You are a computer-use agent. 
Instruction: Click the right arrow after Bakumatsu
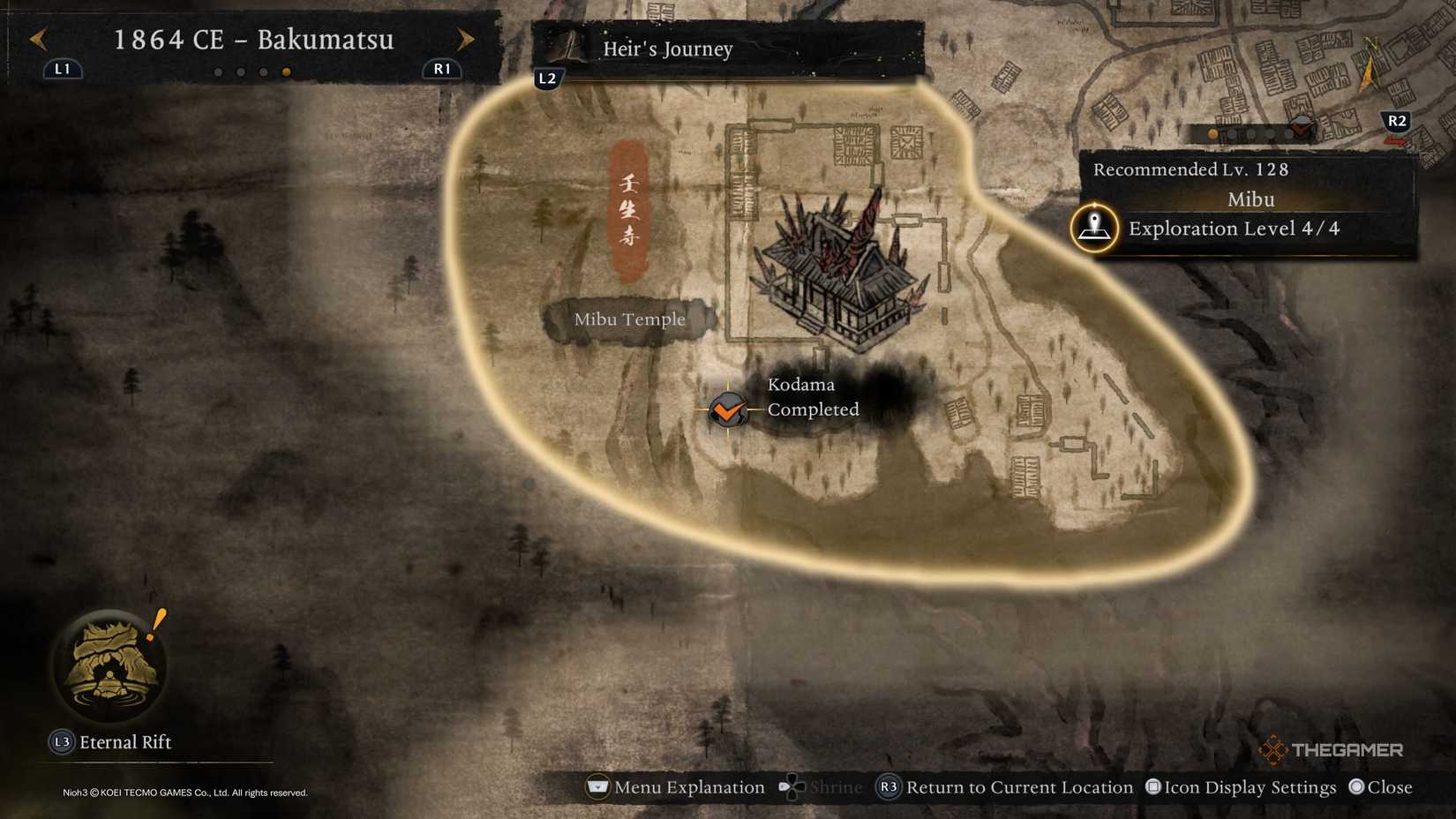(x=465, y=39)
